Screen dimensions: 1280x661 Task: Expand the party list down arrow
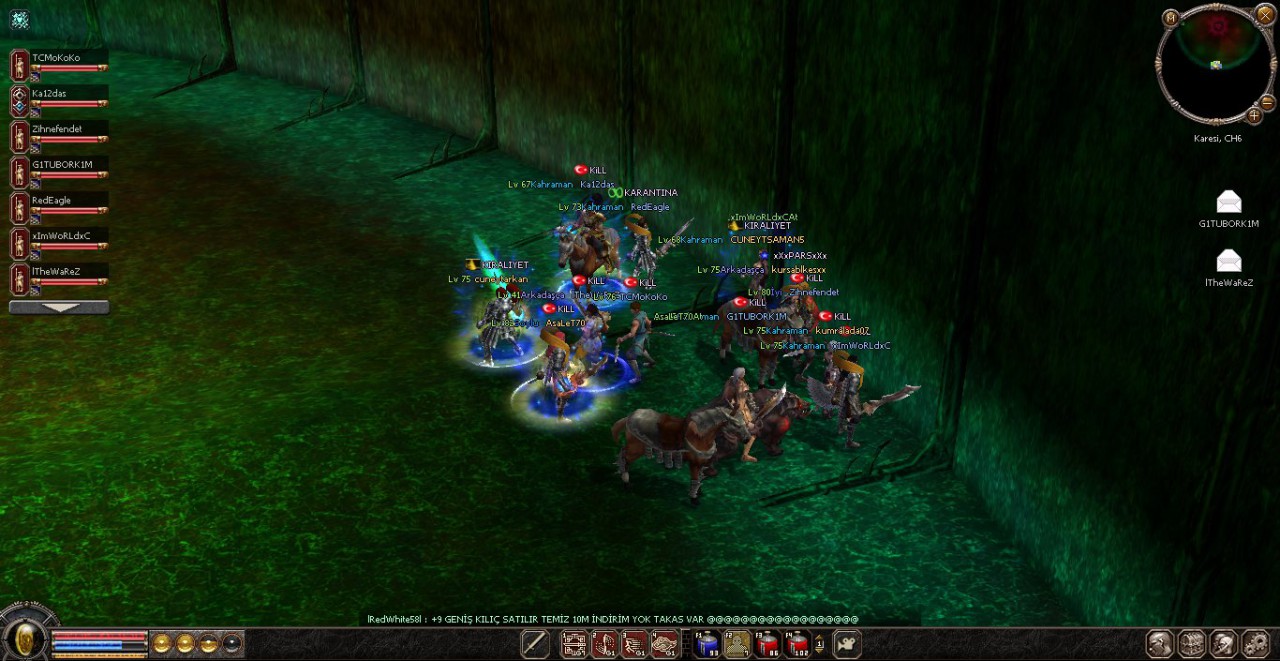59,308
